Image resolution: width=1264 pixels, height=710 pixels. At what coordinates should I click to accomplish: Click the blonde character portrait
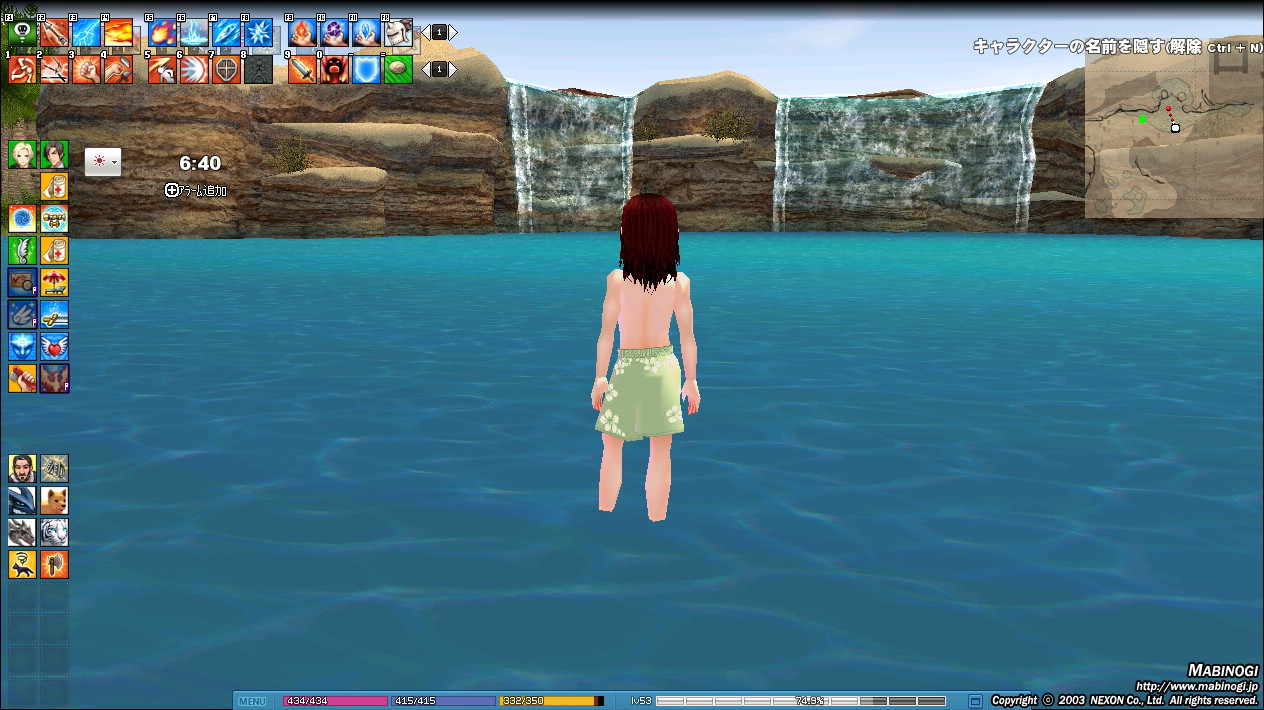pos(22,154)
